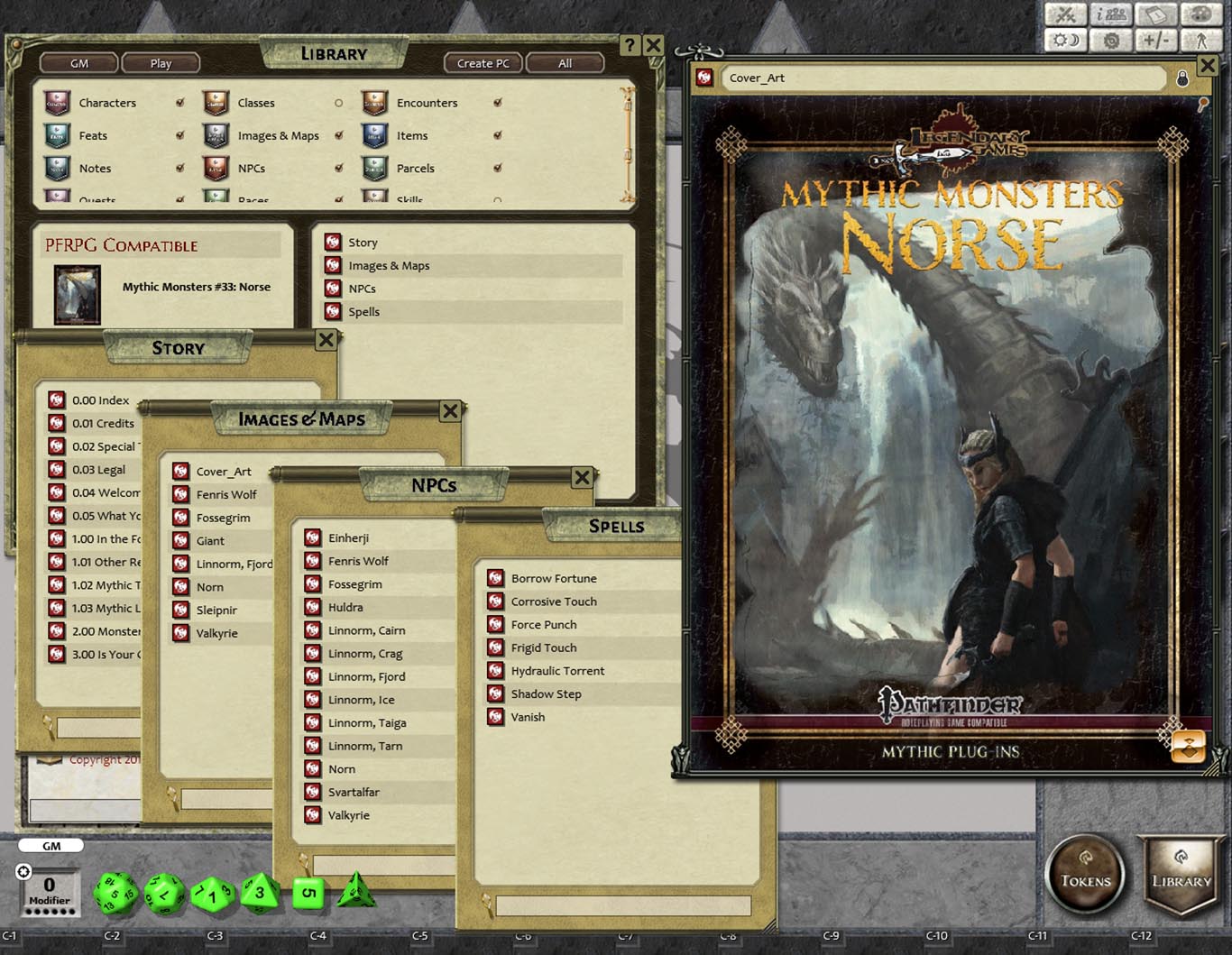The width and height of the screenshot is (1232, 955).
Task: Enable the Classes checkbox in the Library
Action: click(x=338, y=103)
